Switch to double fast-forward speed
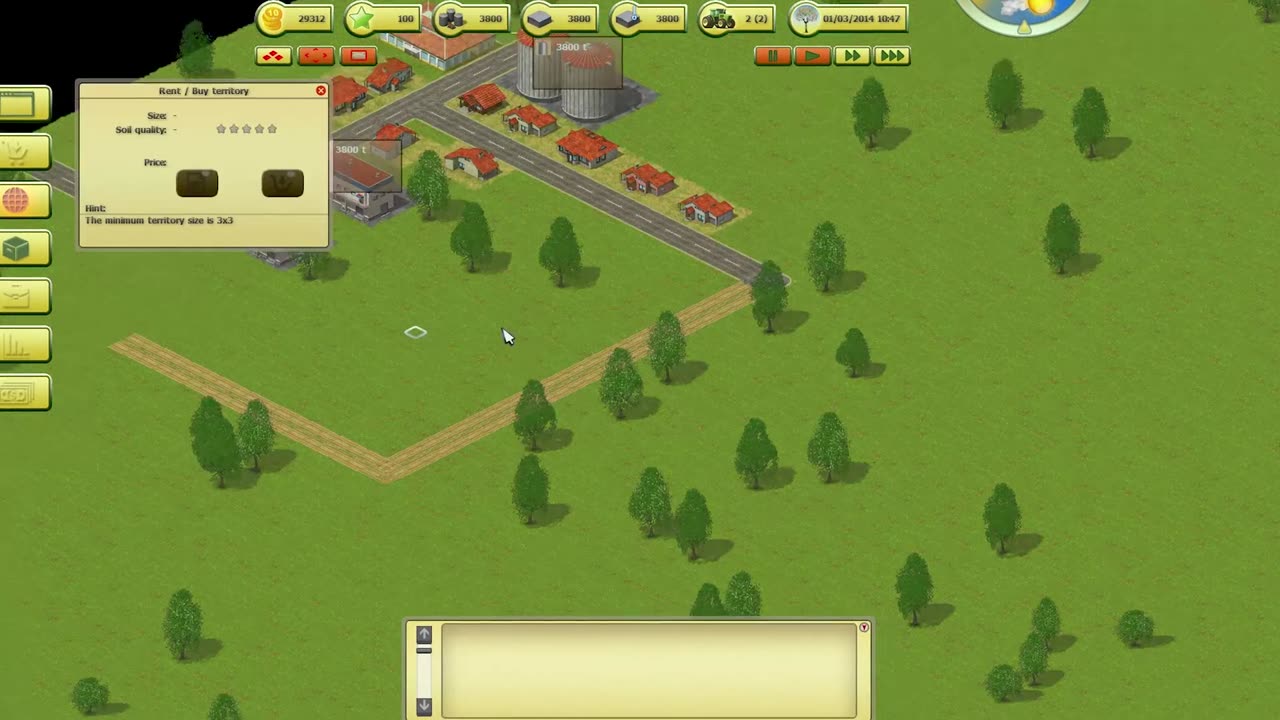Screen dimensions: 1280x720 click(851, 56)
